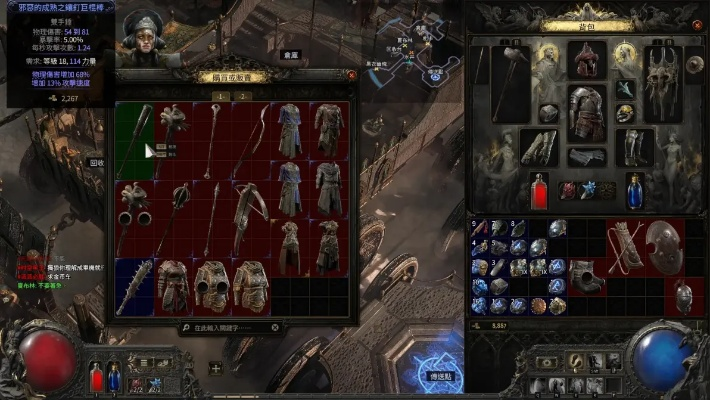Close the vendor sell window
Screen dimensions: 710x400
[x=351, y=74]
